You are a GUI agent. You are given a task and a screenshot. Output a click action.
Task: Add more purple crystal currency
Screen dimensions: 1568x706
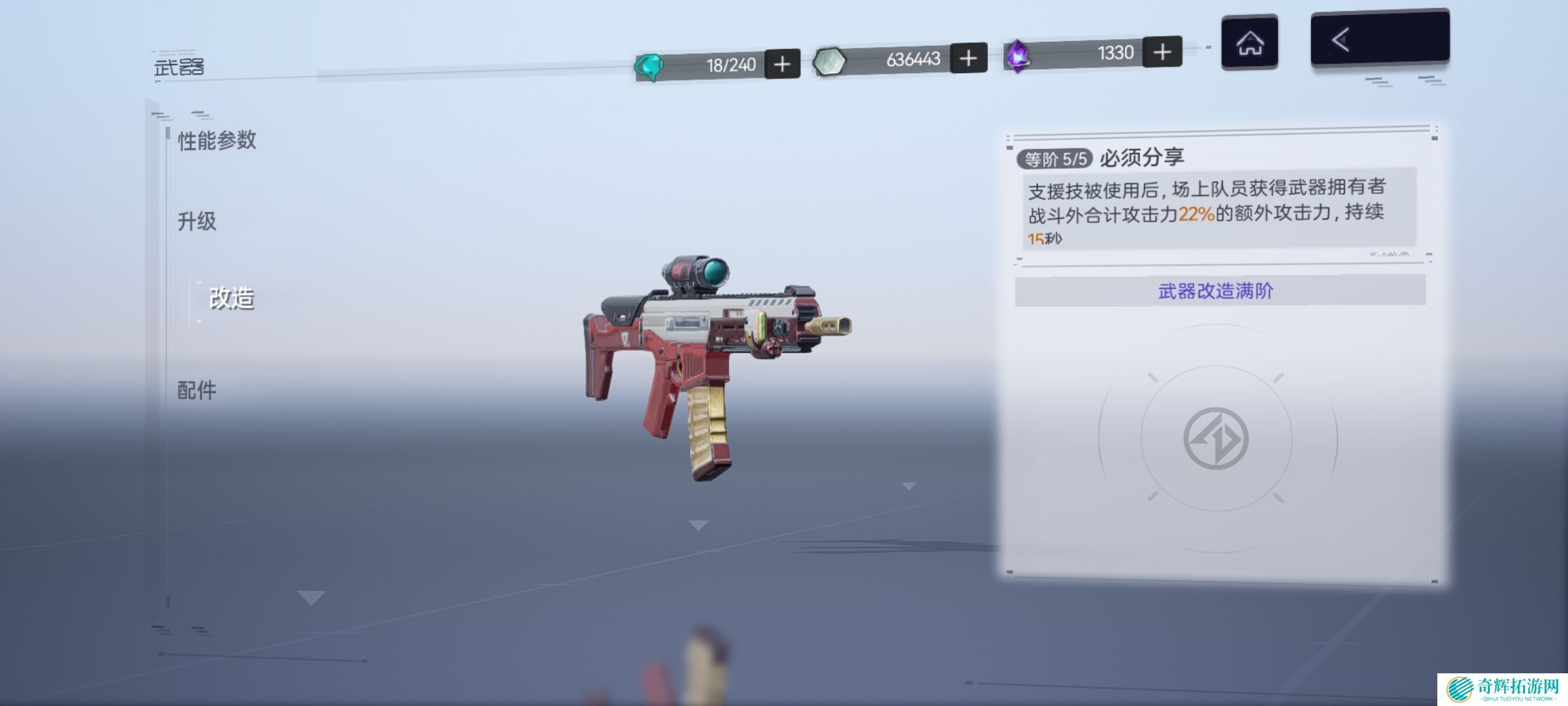click(1162, 52)
